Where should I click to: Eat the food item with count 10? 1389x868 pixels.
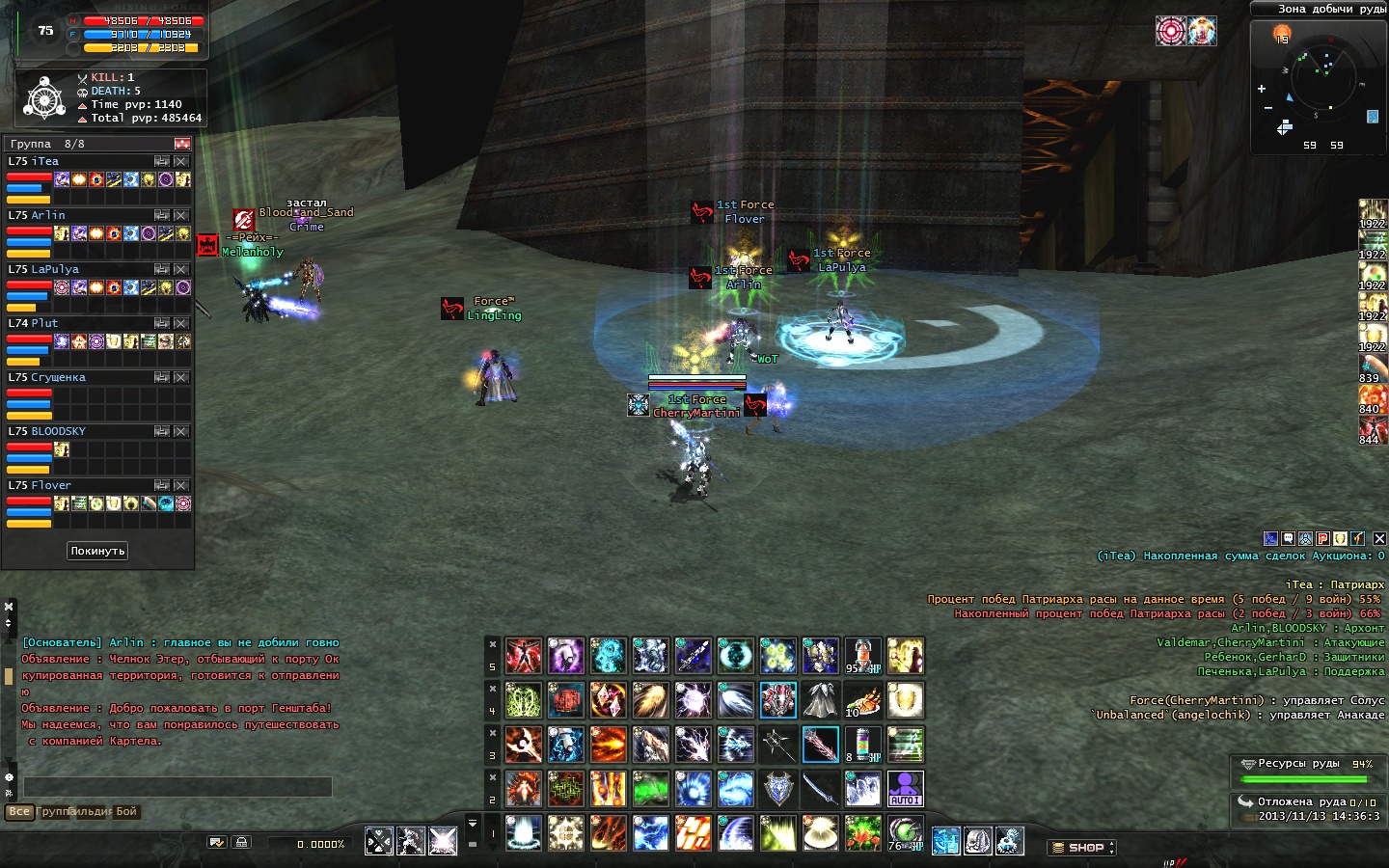tap(862, 700)
